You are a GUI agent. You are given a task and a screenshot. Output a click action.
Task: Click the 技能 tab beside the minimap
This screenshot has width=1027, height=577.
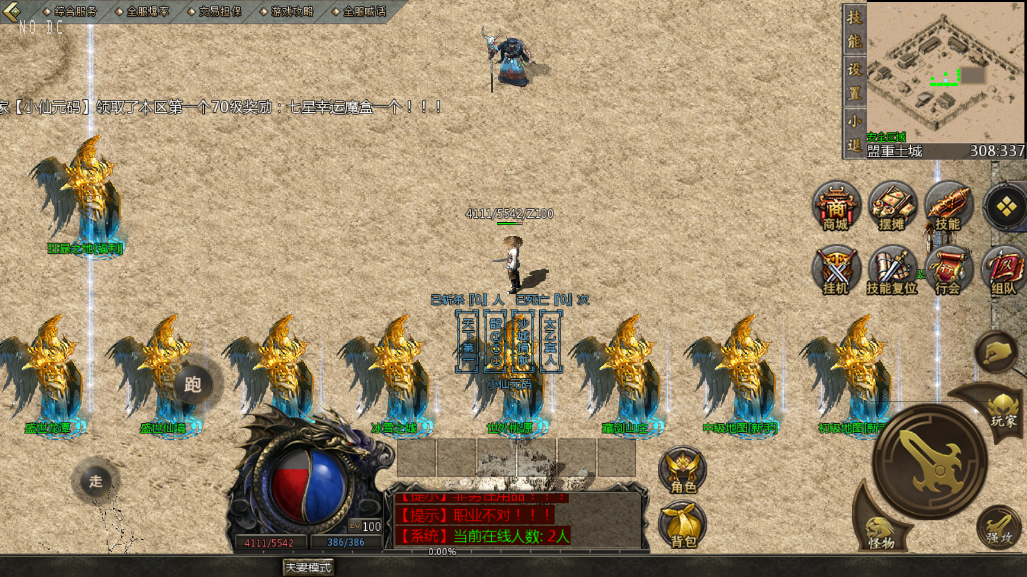pyautogui.click(x=854, y=29)
